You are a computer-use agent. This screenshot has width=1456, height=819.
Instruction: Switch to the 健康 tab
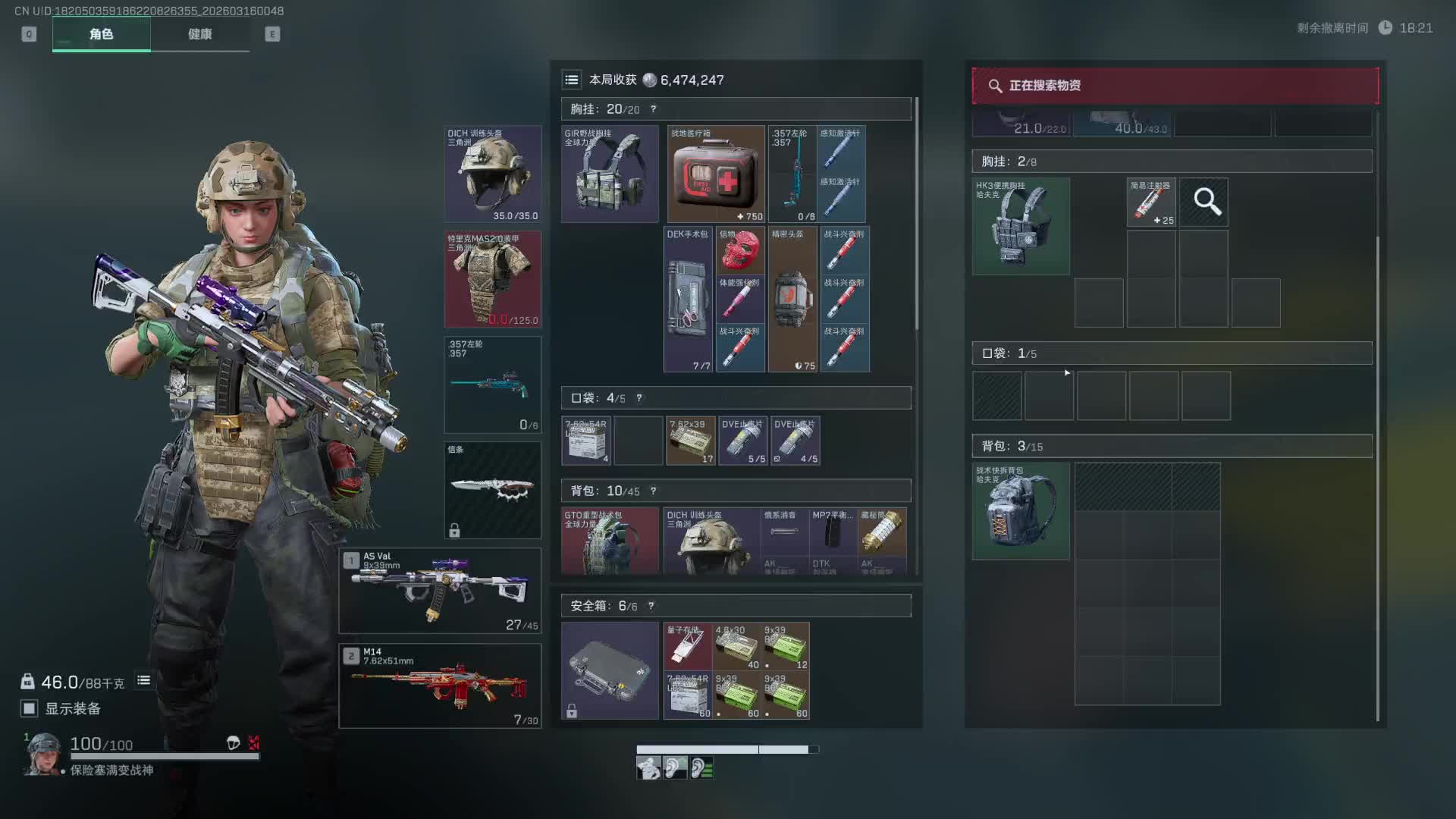pyautogui.click(x=199, y=34)
